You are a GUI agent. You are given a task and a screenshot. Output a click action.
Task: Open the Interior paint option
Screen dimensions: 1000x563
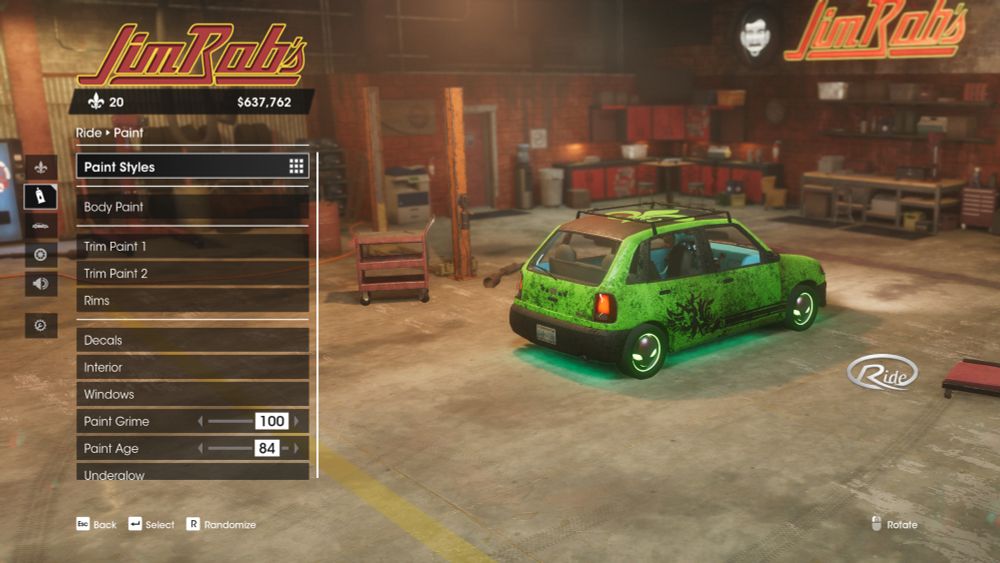click(x=192, y=367)
